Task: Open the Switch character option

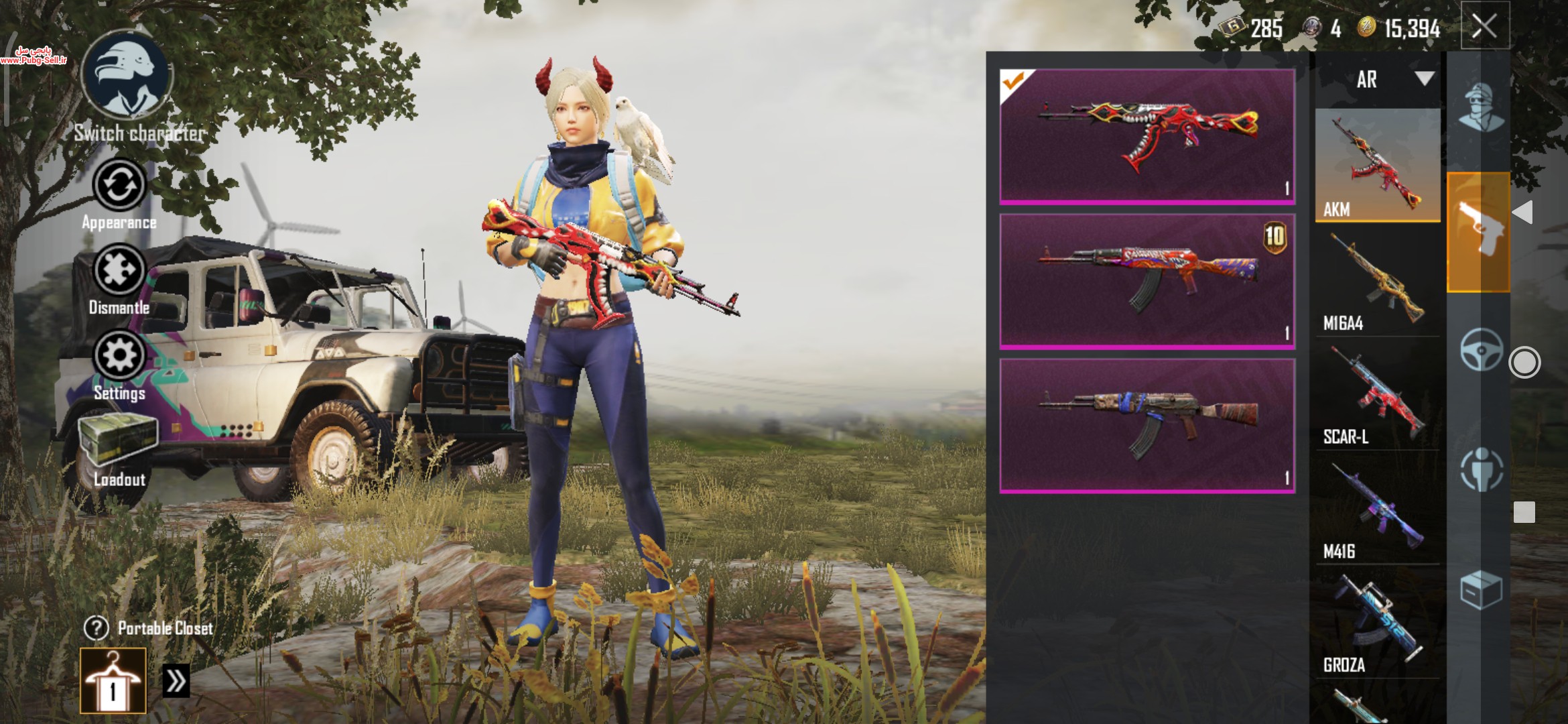Action: [127, 77]
